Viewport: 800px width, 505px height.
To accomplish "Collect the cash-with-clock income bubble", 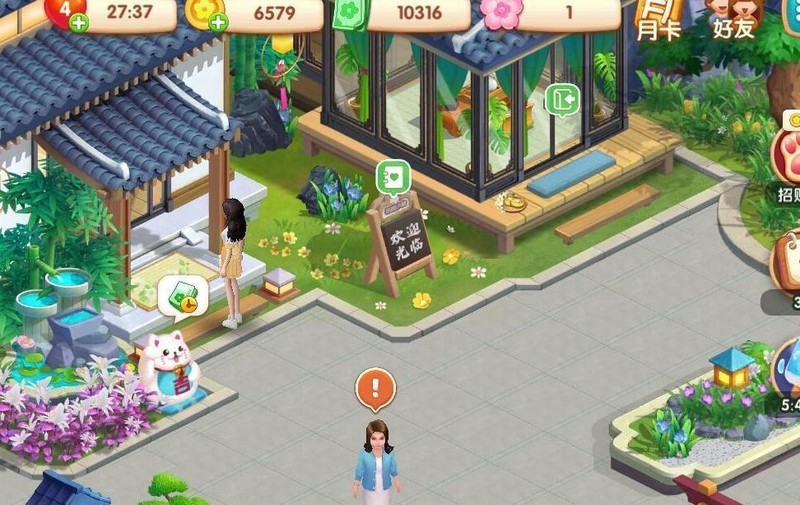I will 183,295.
